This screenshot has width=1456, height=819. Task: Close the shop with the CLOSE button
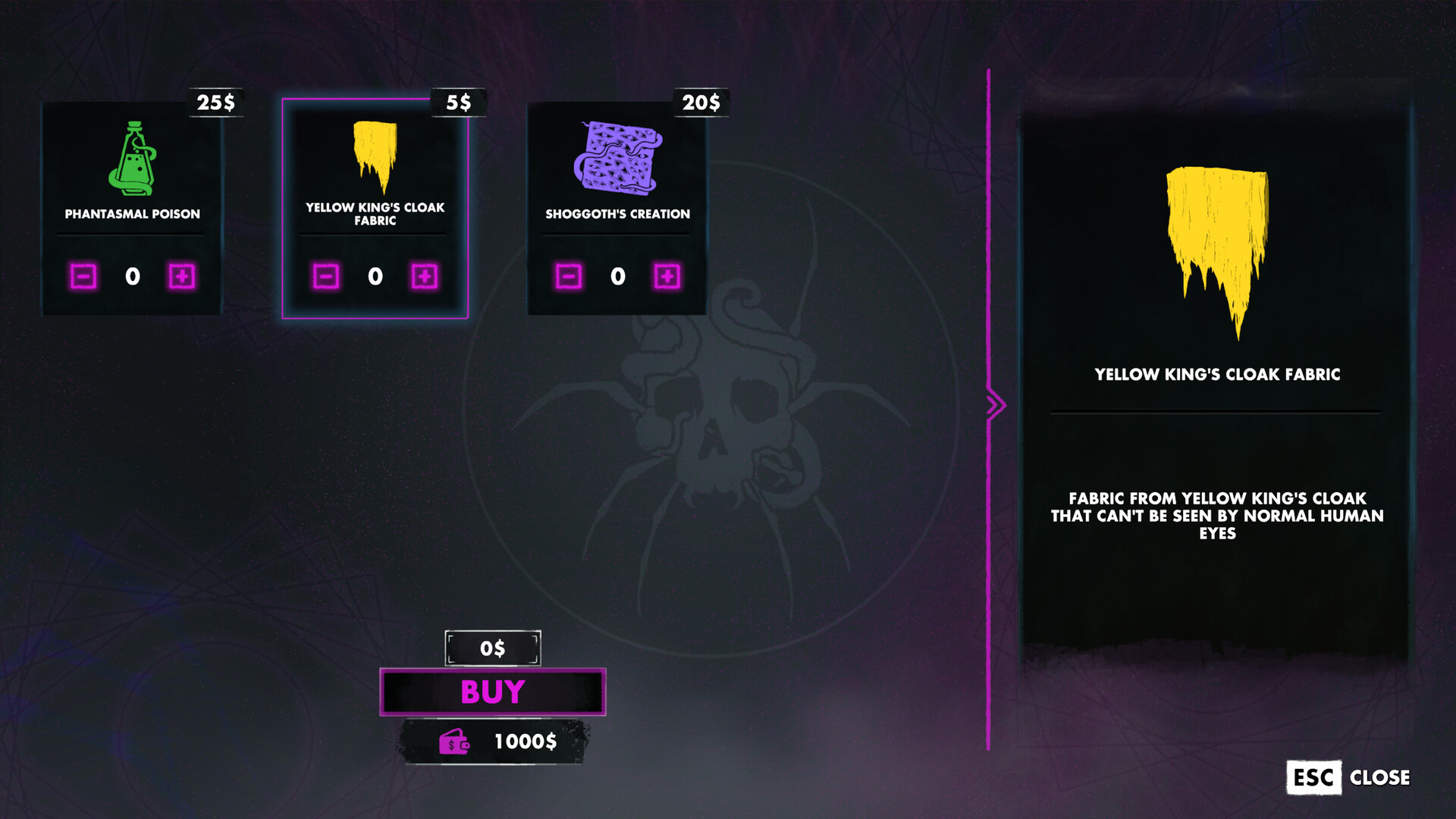point(1348,777)
